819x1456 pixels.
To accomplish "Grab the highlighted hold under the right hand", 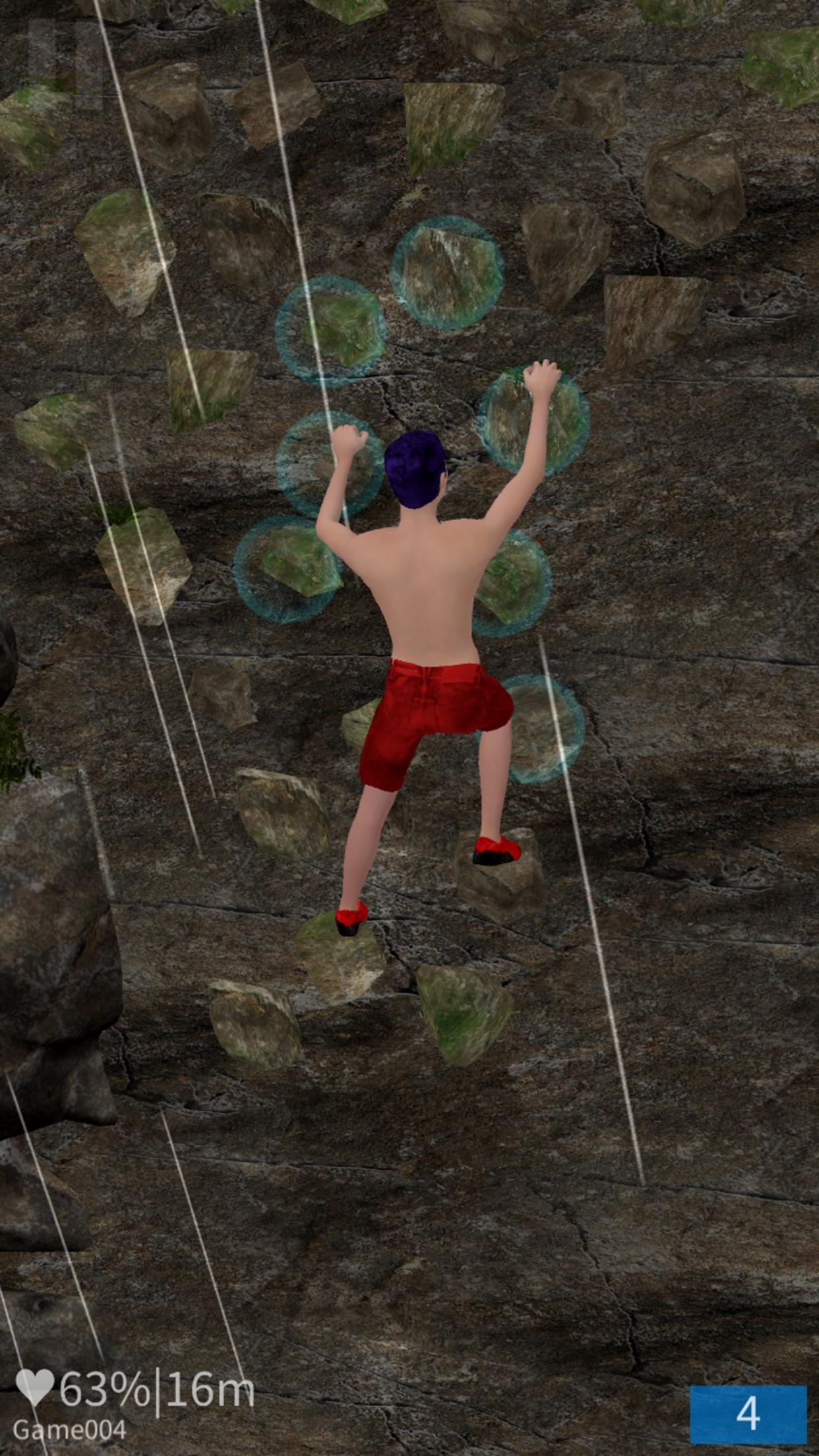I will (533, 420).
